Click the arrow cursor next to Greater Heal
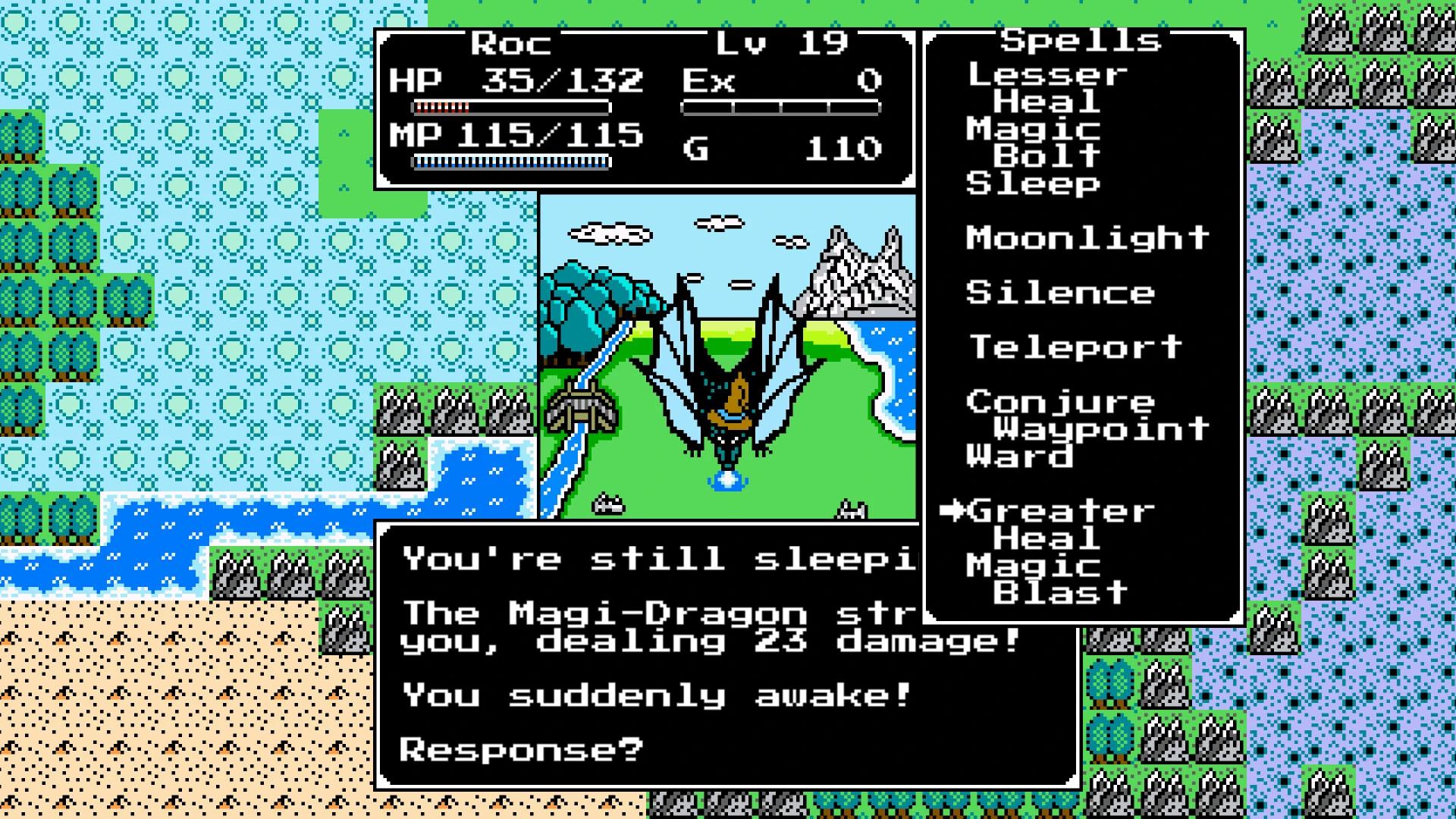 pyautogui.click(x=954, y=511)
